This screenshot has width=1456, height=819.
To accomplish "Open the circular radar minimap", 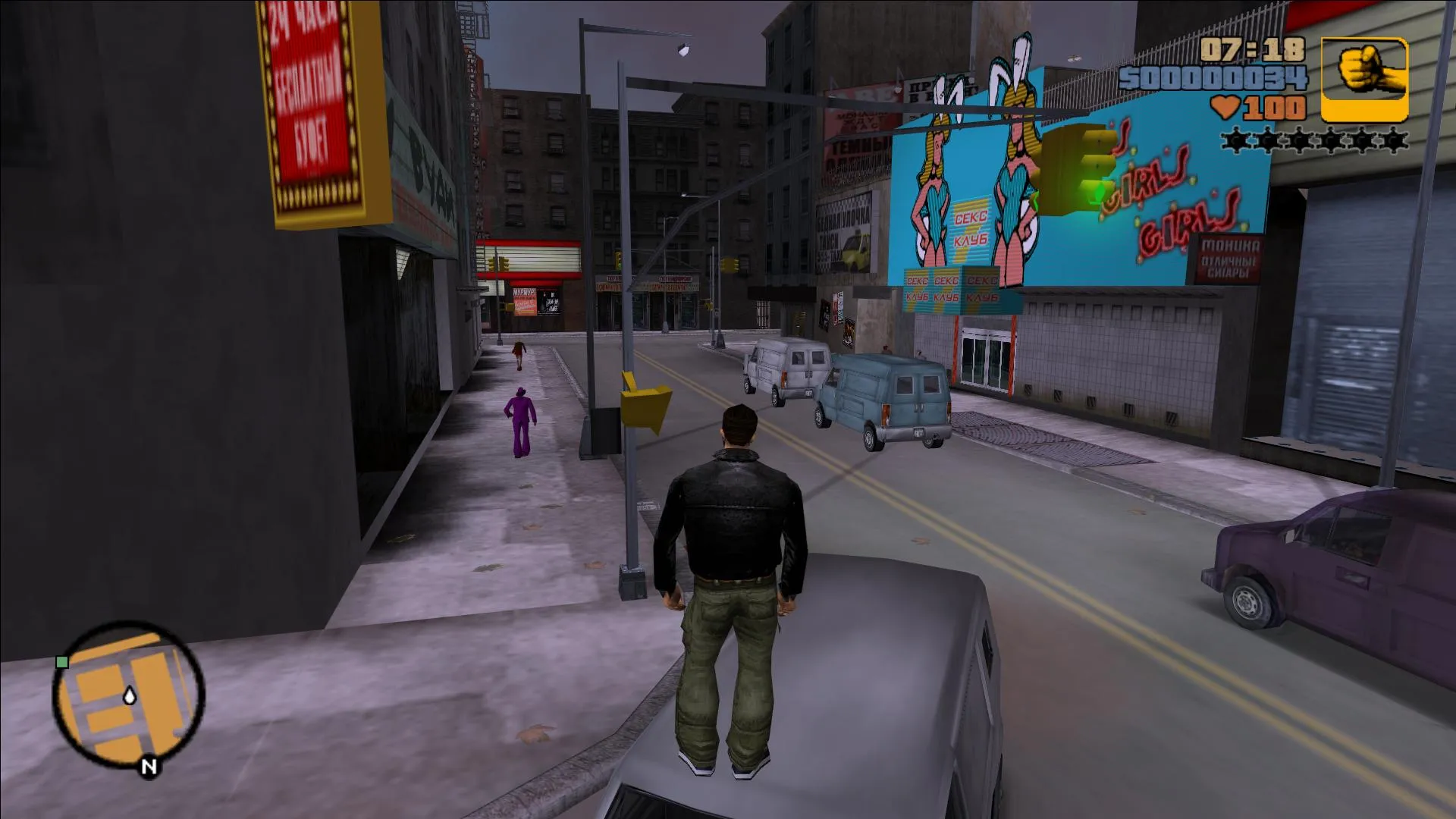I will 129,696.
